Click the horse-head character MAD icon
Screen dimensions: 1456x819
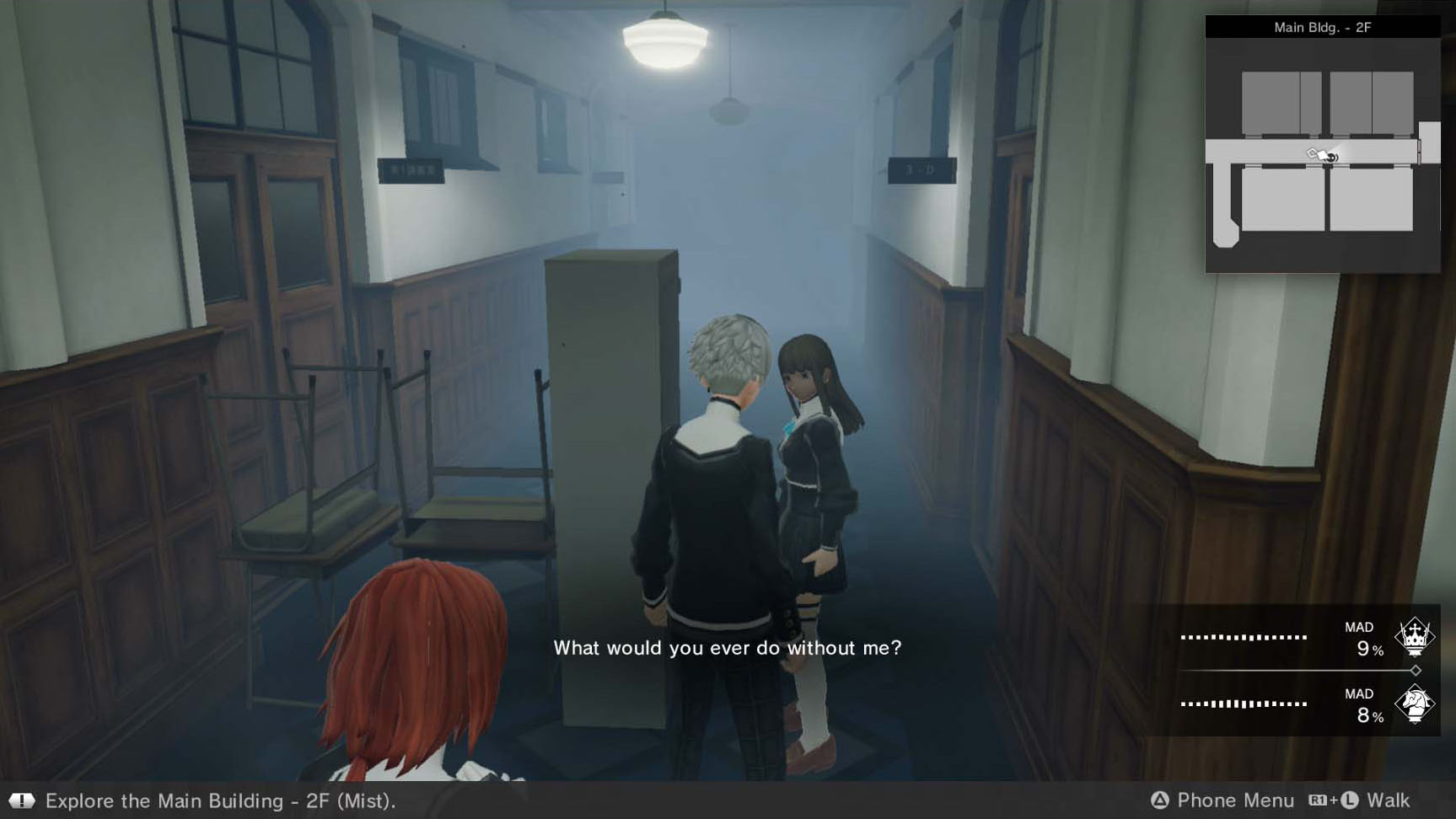(x=1414, y=704)
